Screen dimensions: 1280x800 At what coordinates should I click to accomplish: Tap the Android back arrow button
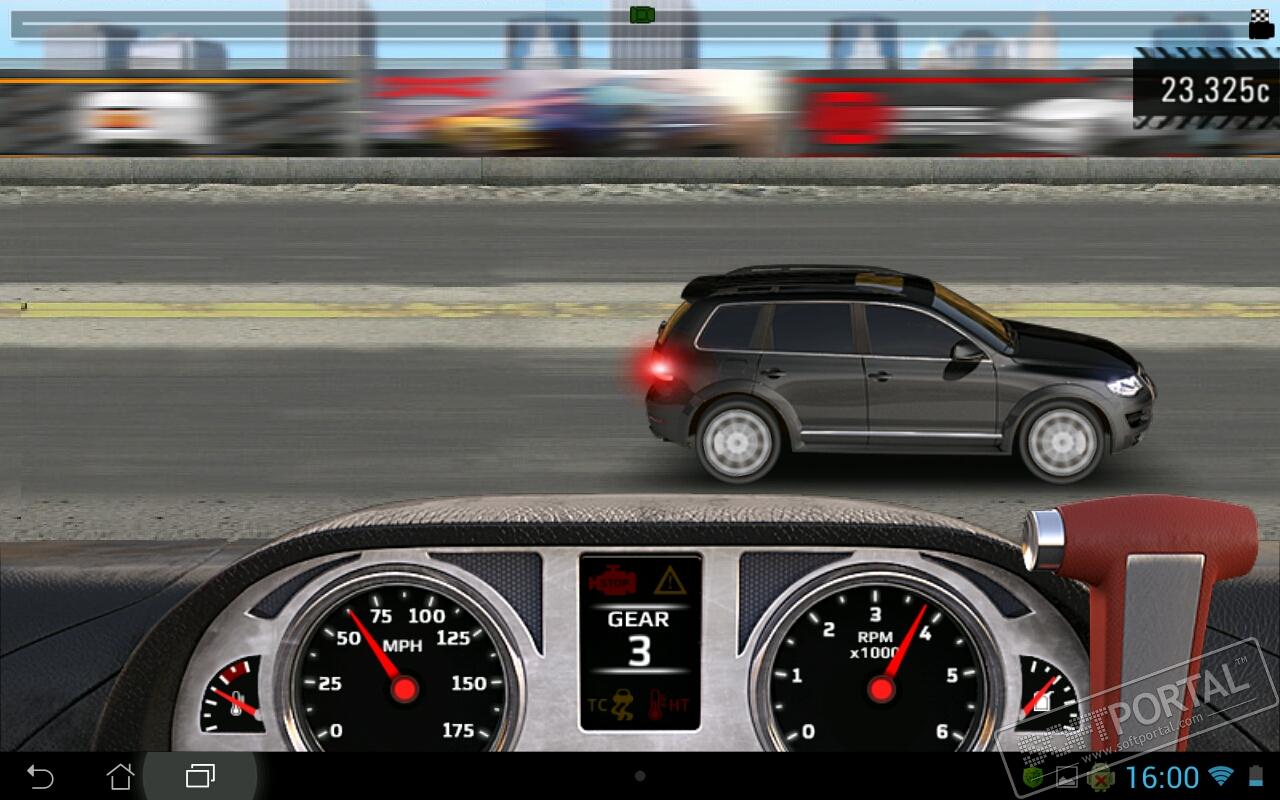coord(40,776)
